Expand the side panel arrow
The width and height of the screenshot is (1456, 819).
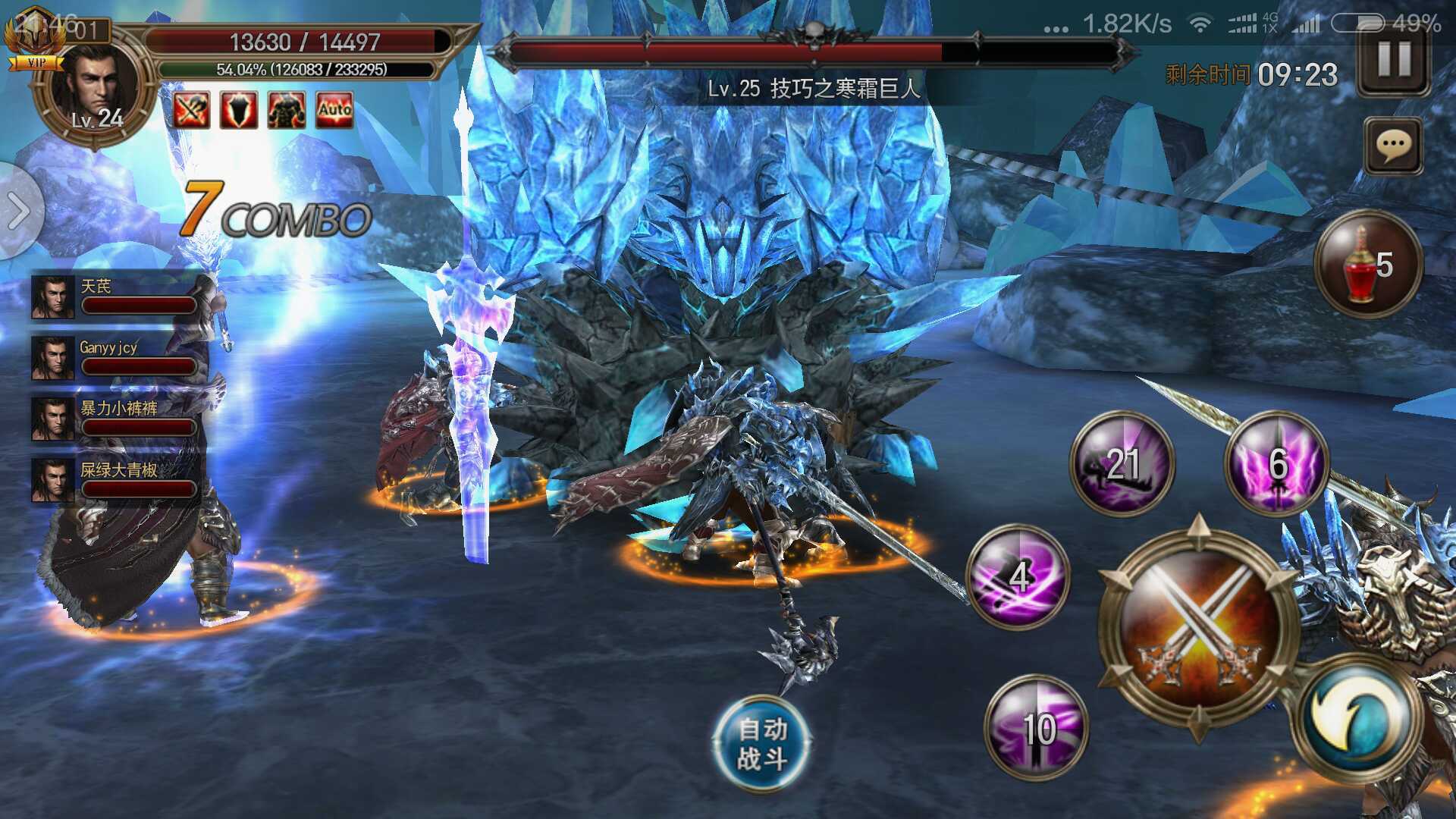[x=18, y=210]
